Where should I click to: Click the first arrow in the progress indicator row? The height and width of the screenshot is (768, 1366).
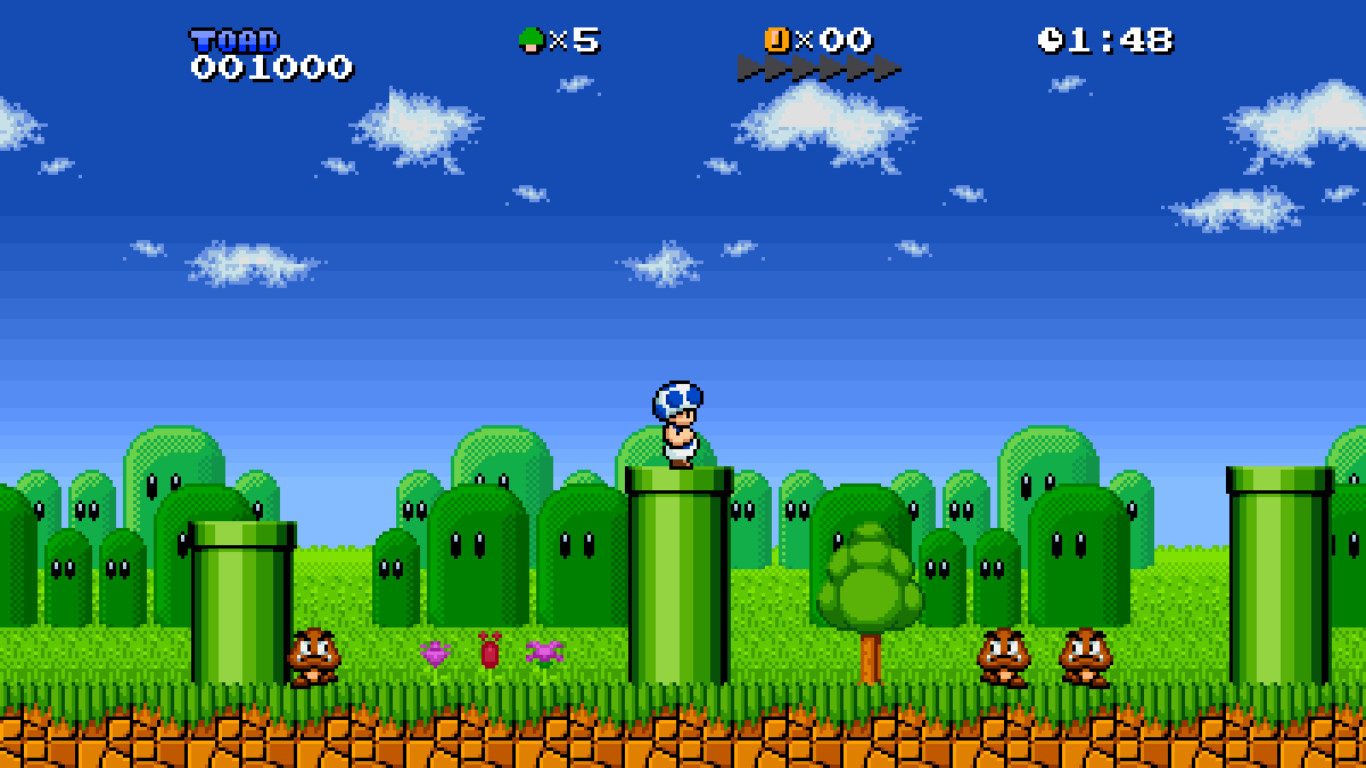pos(752,67)
